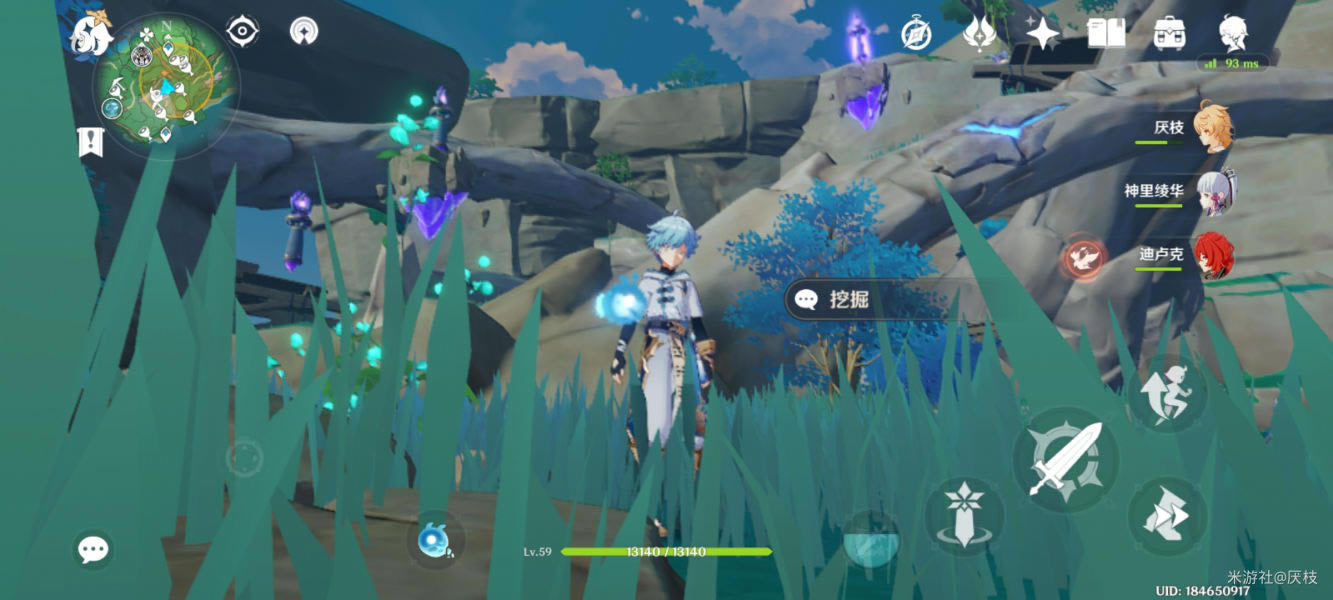Switch to party member 迪卢克
1333x600 pixels.
(x=1213, y=256)
